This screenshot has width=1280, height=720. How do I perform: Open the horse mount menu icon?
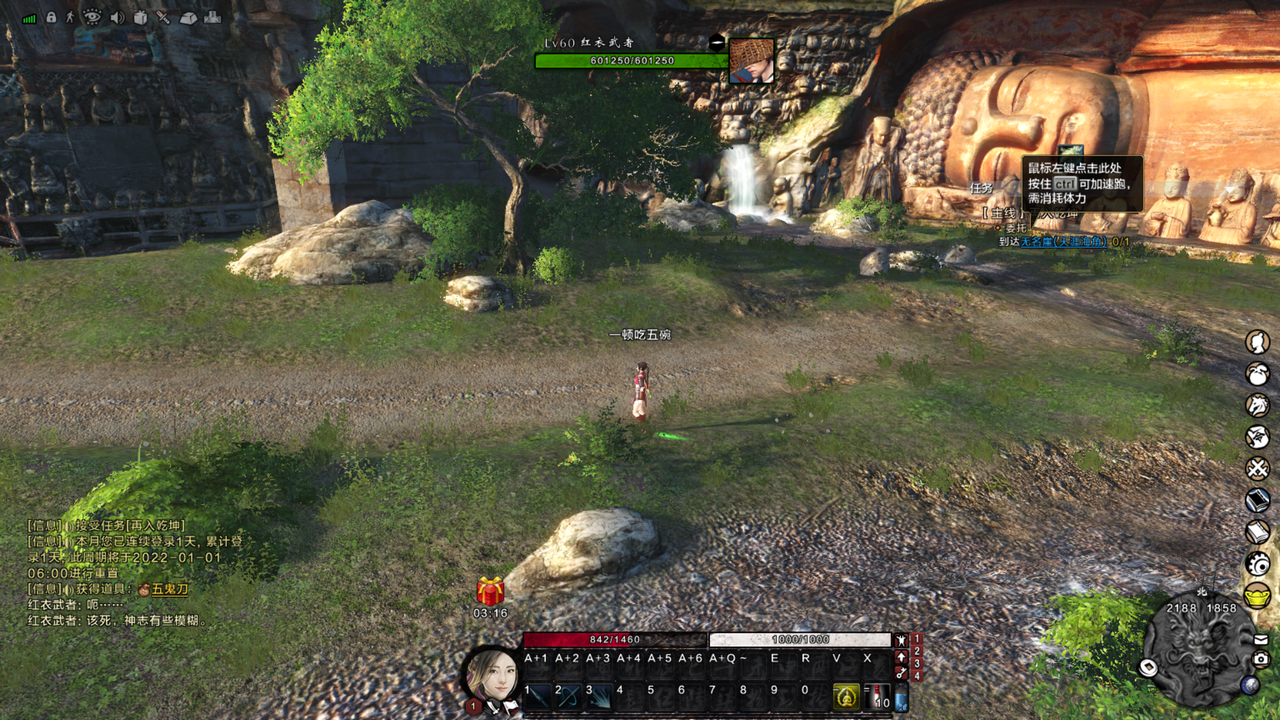click(x=1257, y=405)
